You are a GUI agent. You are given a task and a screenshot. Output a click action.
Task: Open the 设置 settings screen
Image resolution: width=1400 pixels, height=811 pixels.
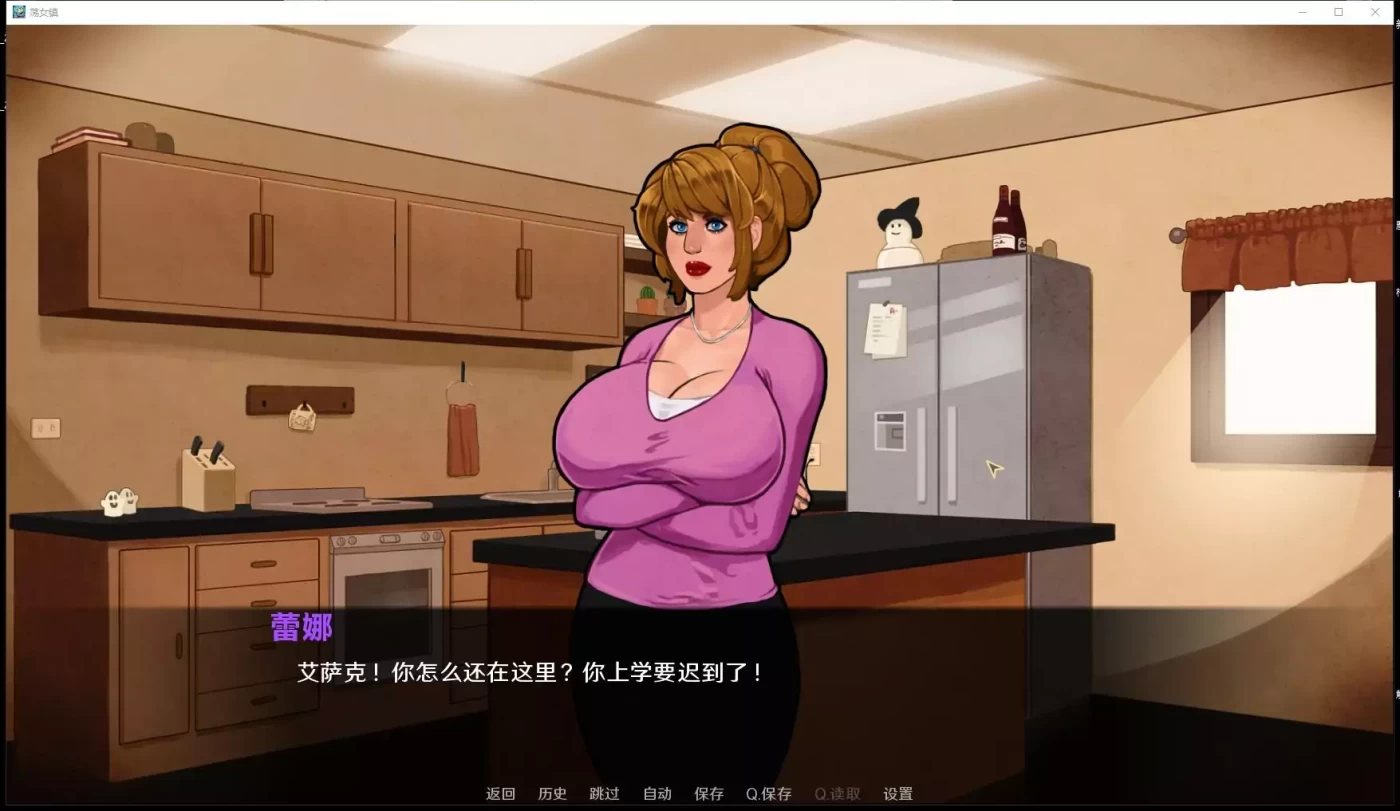897,793
